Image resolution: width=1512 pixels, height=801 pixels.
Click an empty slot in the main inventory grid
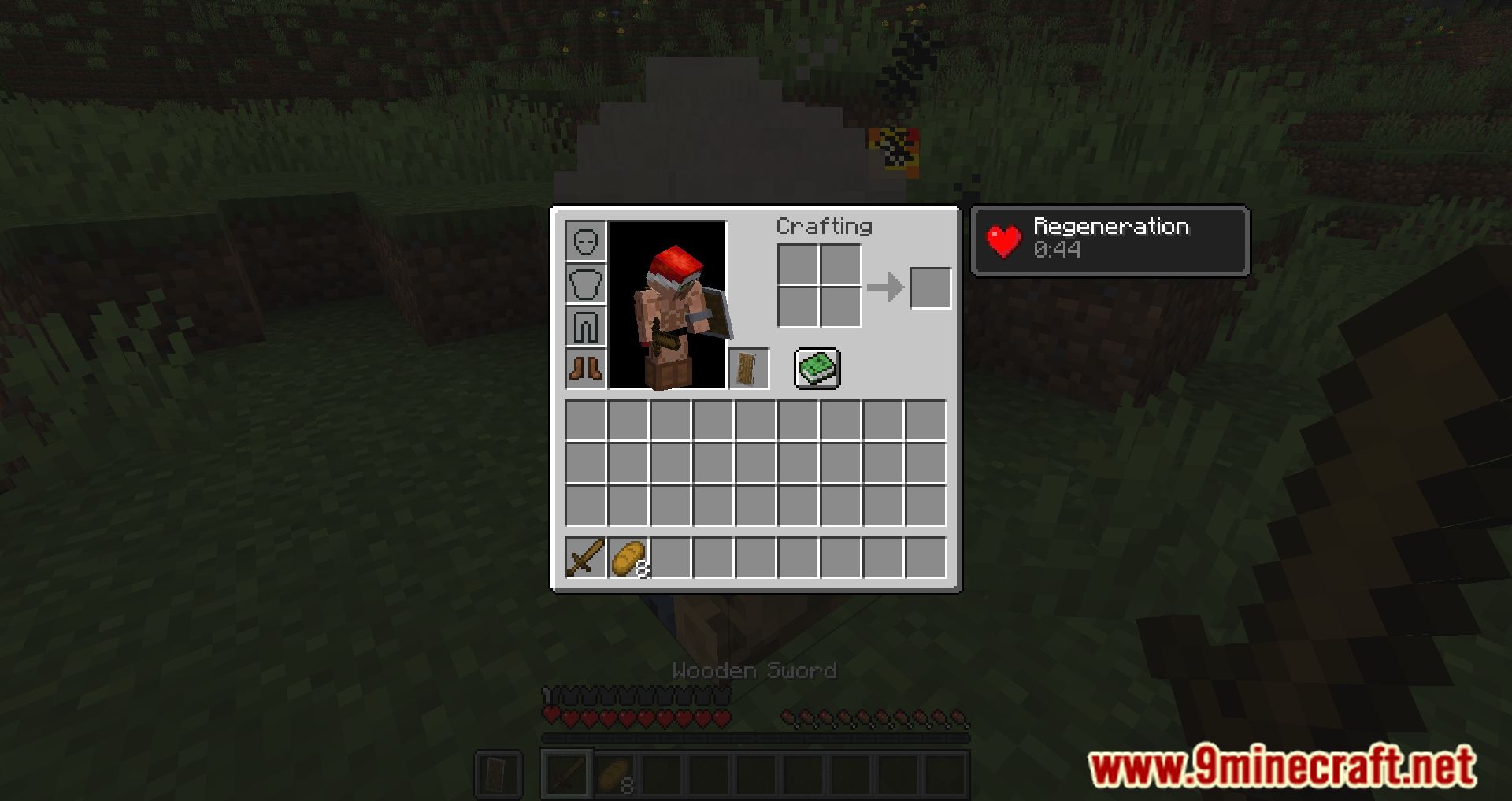coord(756,457)
